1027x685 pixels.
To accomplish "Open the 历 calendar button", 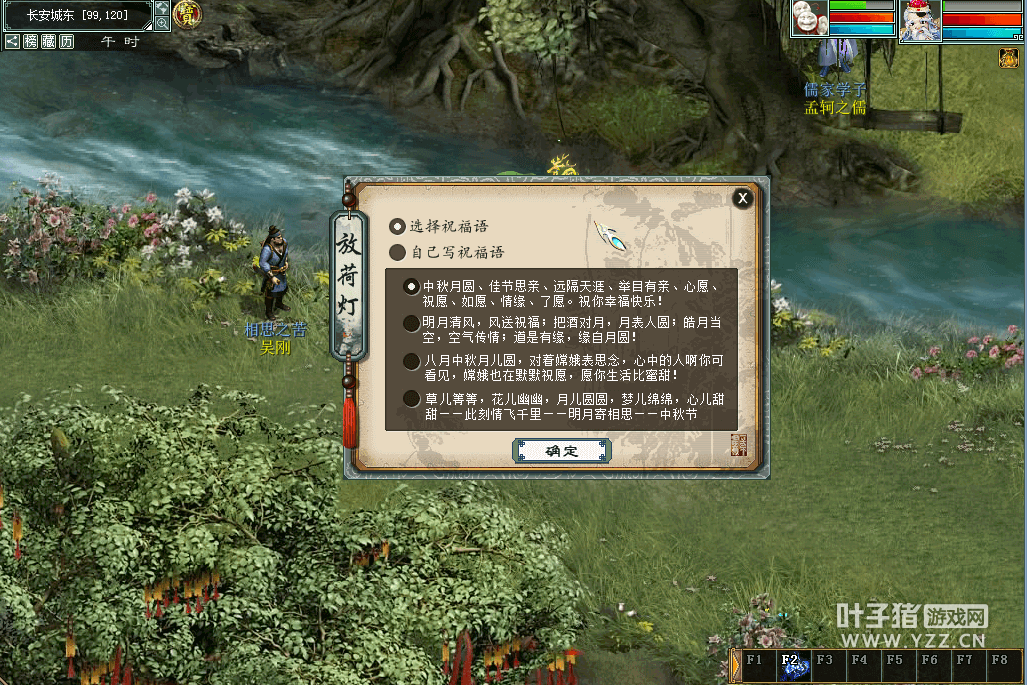I will coord(66,41).
